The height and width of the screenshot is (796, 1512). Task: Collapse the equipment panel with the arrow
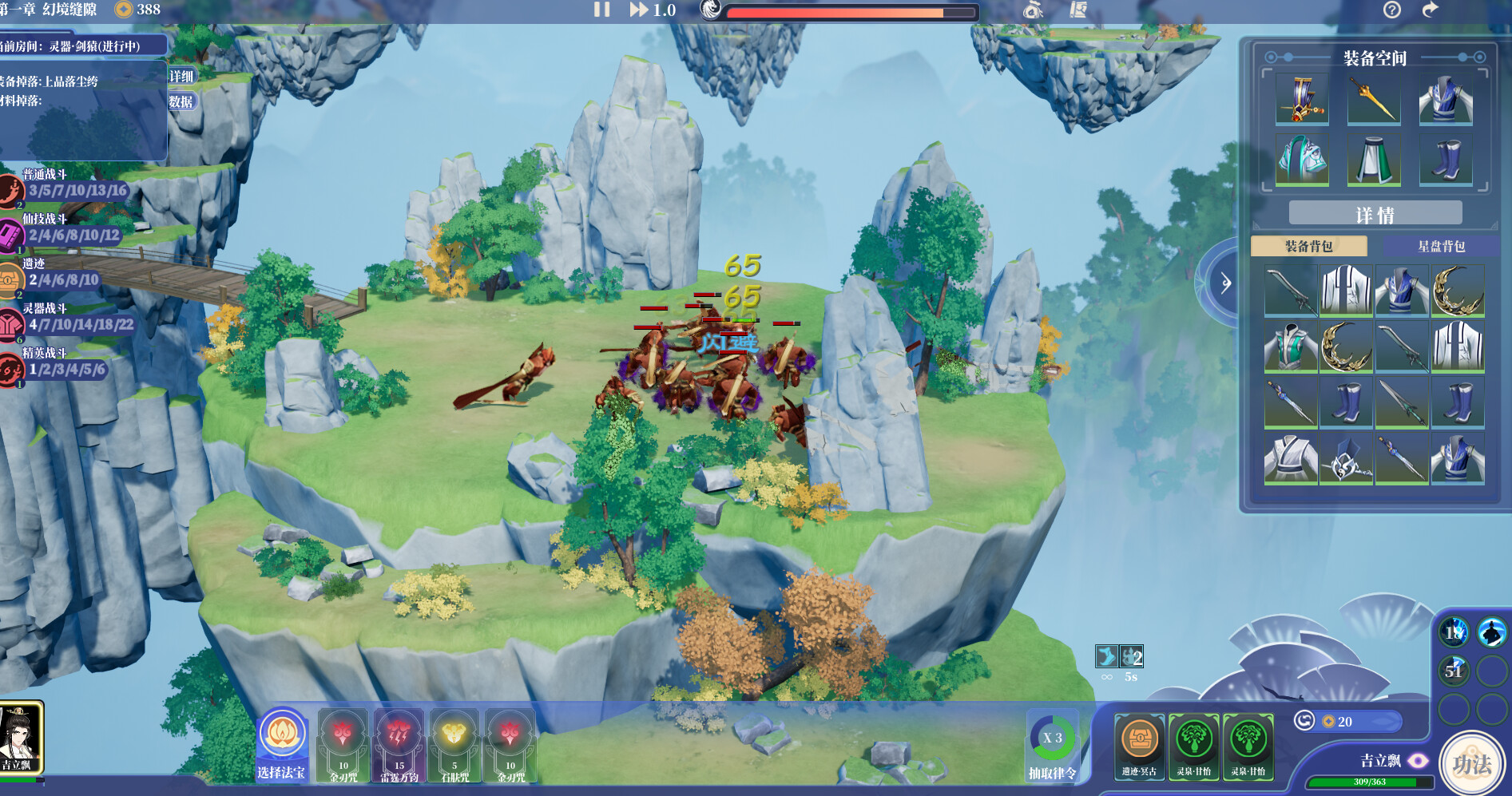click(x=1224, y=282)
